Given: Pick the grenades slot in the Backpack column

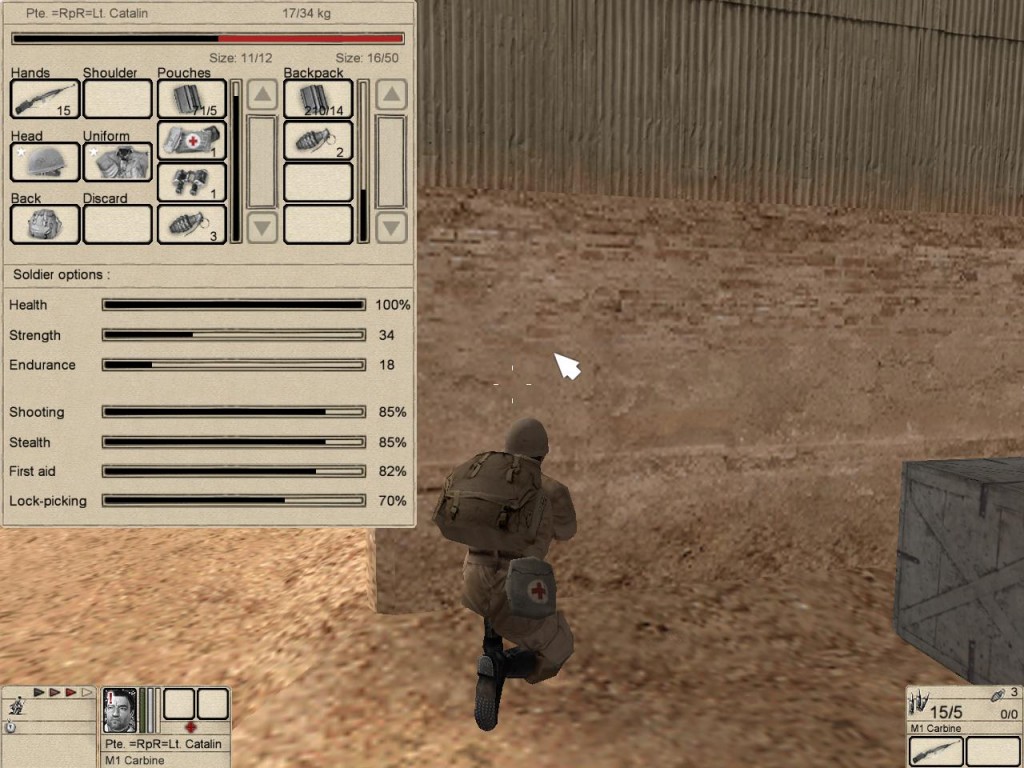Looking at the screenshot, I should click(318, 141).
